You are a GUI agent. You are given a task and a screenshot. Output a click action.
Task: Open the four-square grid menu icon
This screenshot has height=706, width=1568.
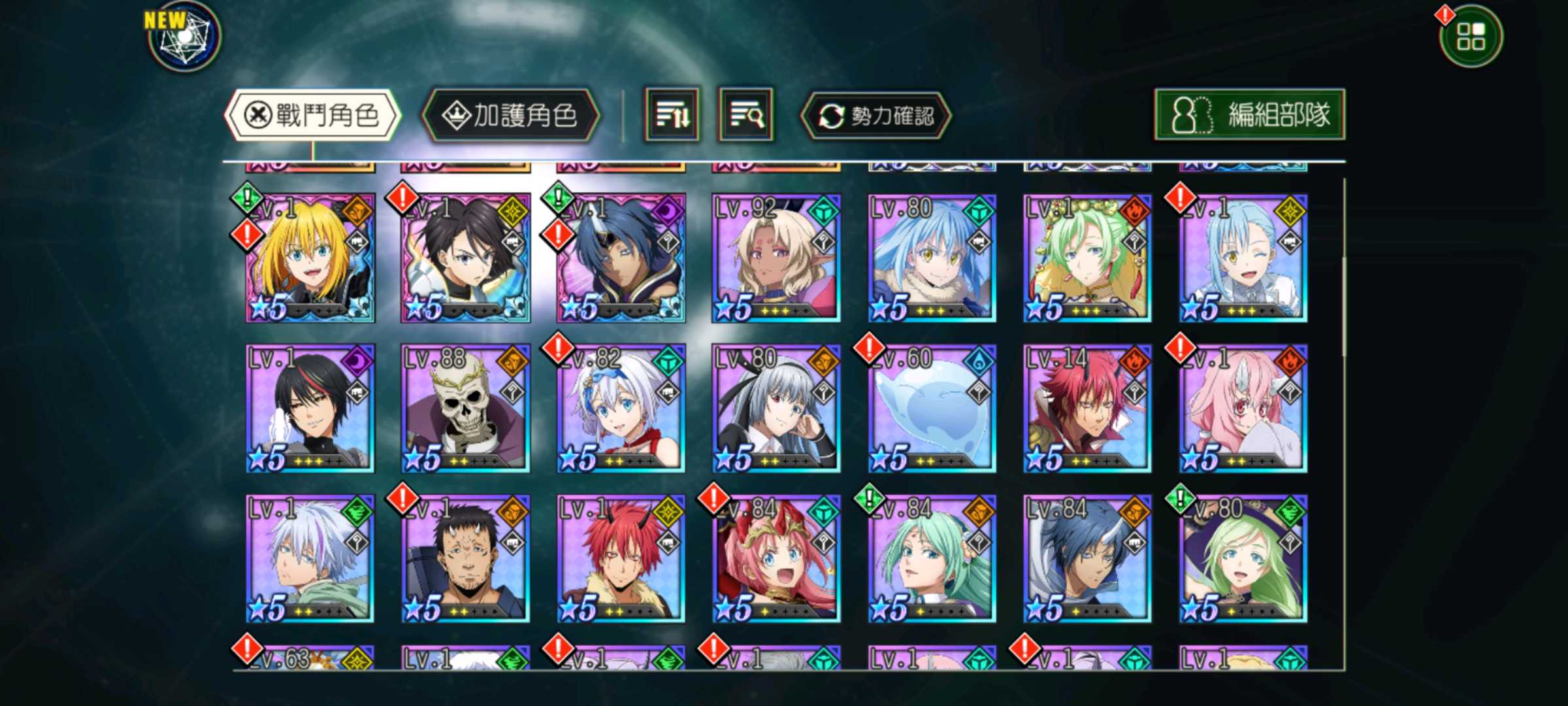1471,37
